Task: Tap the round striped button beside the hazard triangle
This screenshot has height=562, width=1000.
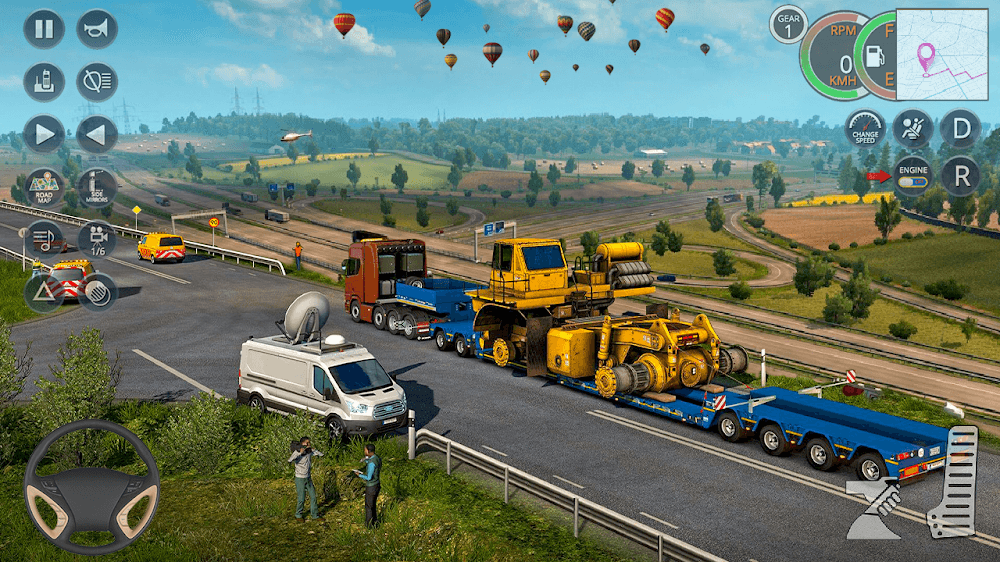Action: coord(97,292)
